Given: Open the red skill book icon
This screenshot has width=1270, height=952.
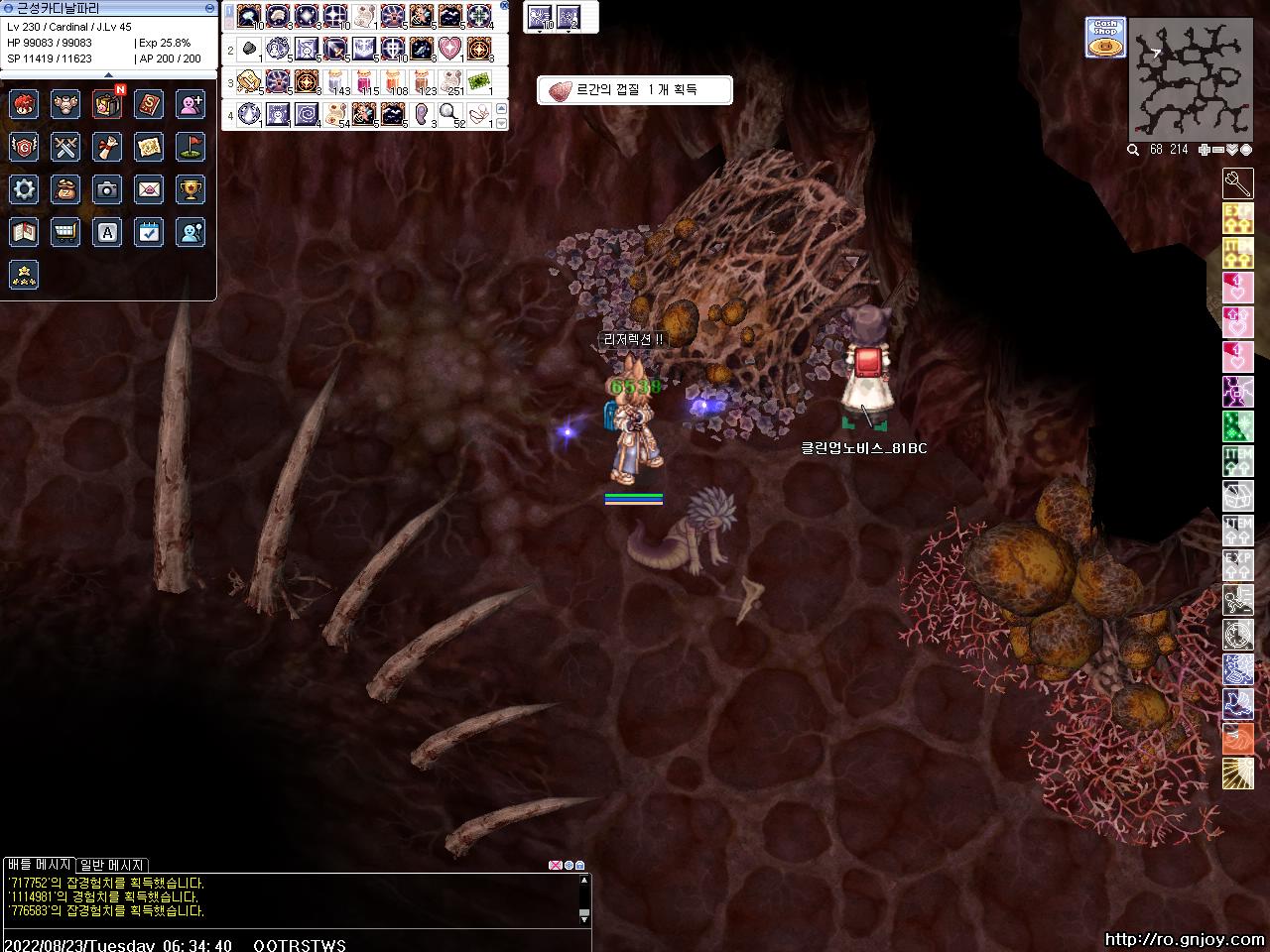Looking at the screenshot, I should [x=149, y=104].
